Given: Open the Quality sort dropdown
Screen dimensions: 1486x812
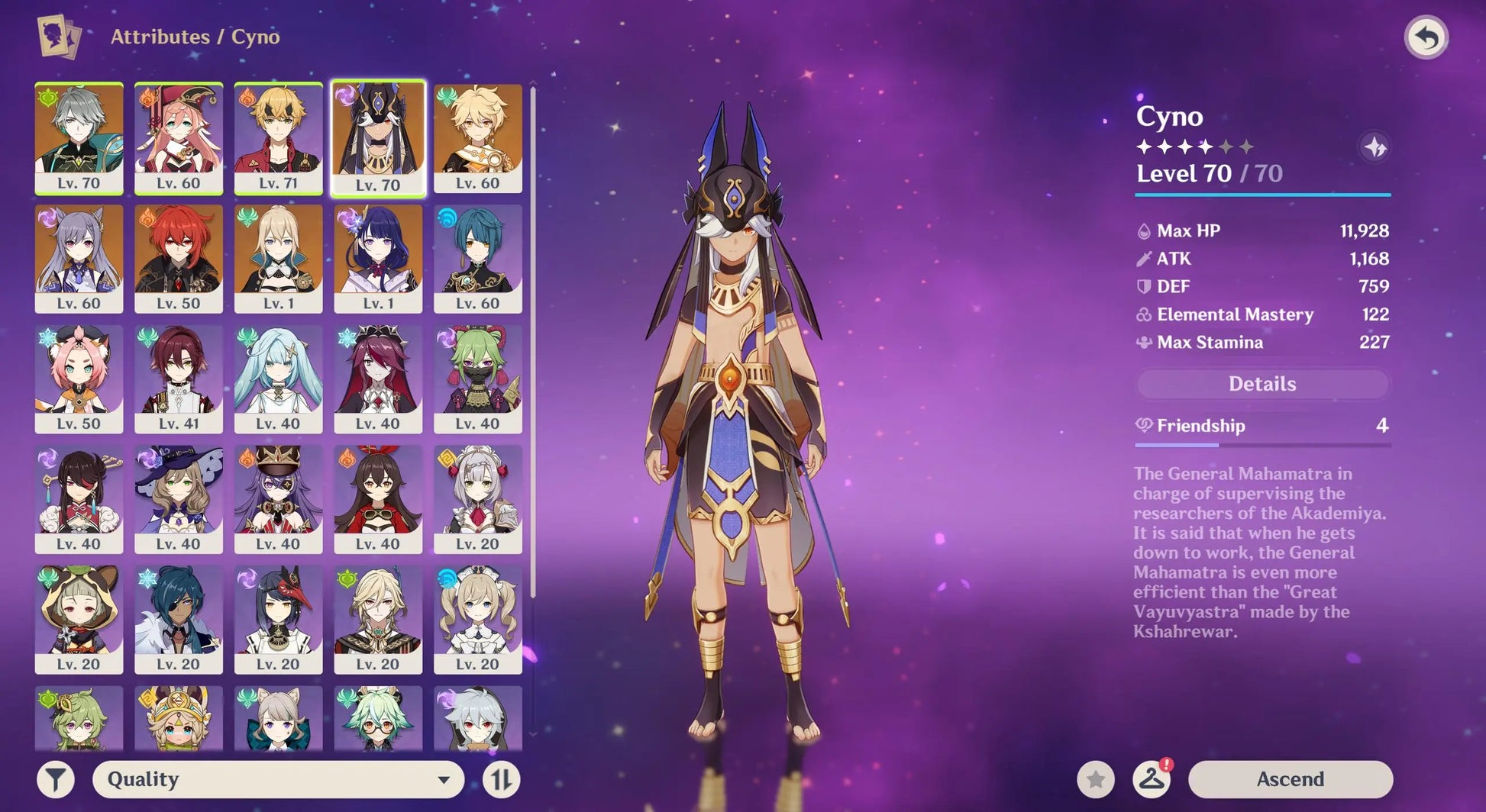Looking at the screenshot, I should (278, 779).
